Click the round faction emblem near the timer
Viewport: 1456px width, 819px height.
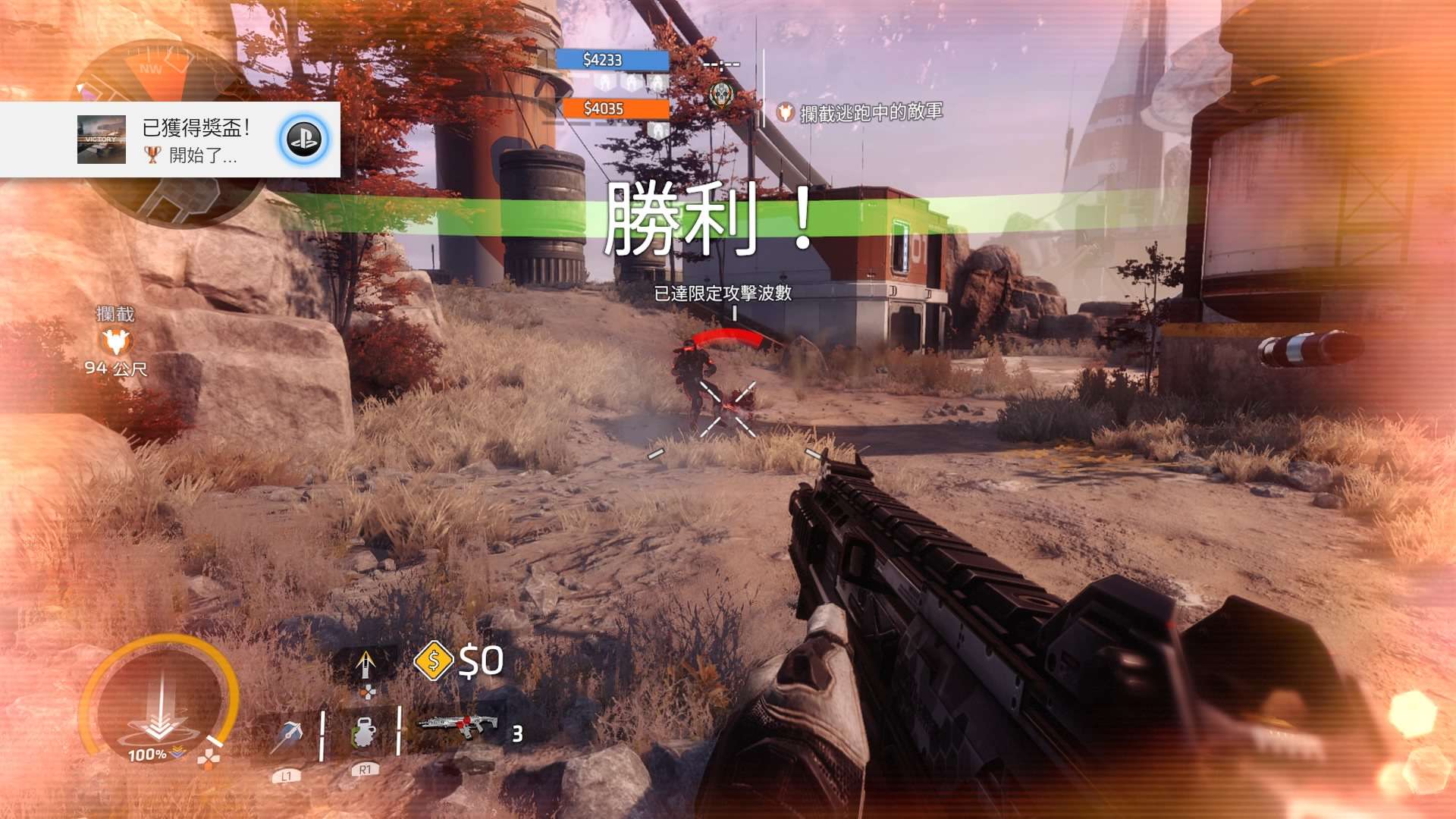(x=722, y=96)
